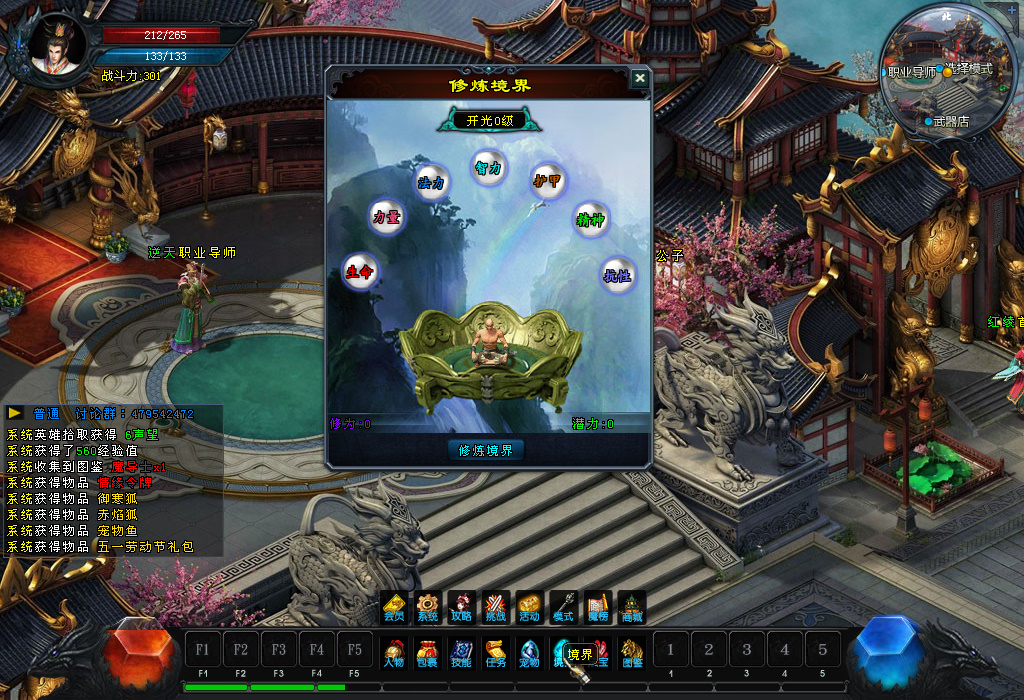Select the 护甲 armor orb
1024x700 pixels.
[545, 181]
